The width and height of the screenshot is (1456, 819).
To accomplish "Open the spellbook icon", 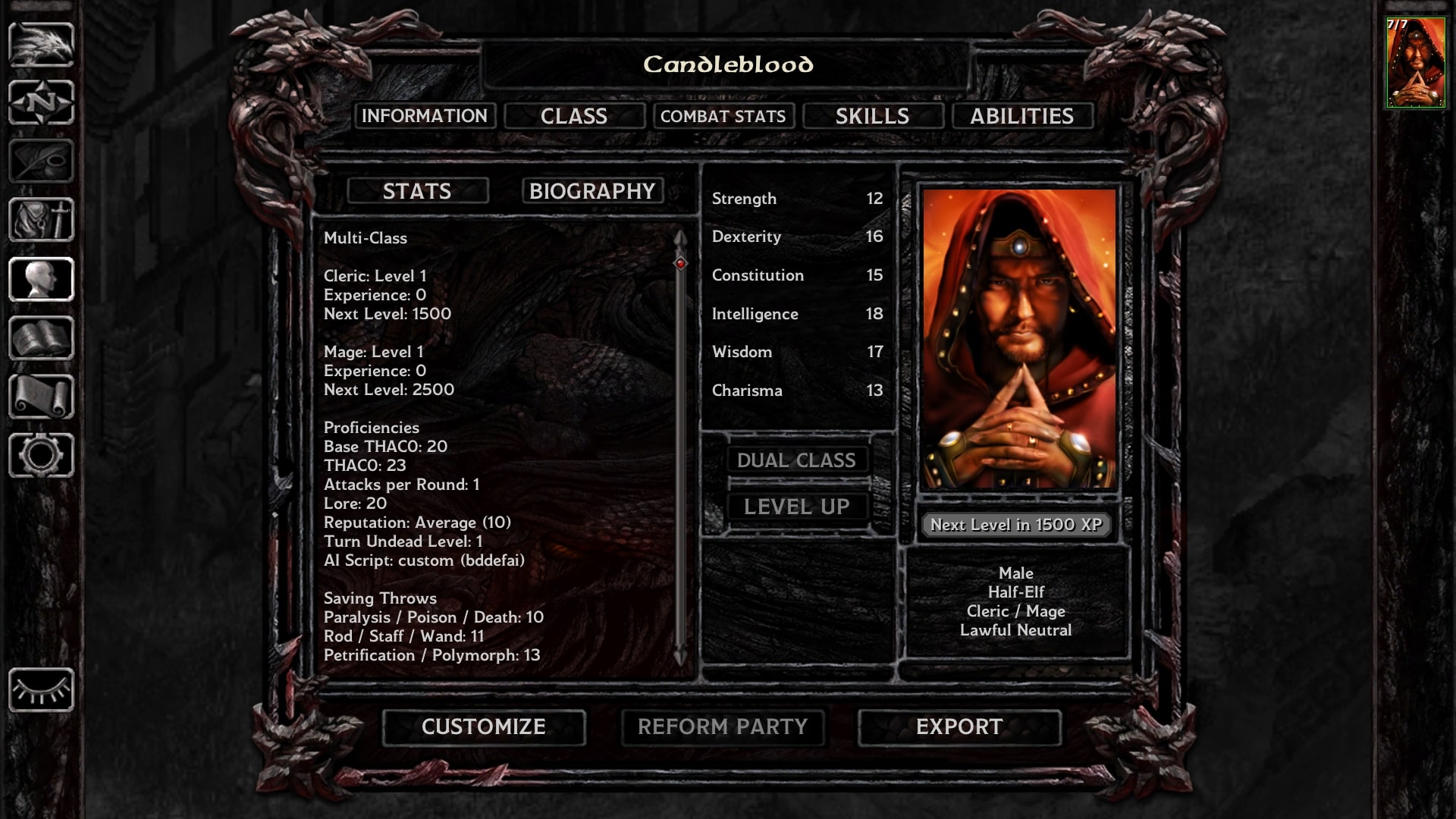I will coord(41,338).
